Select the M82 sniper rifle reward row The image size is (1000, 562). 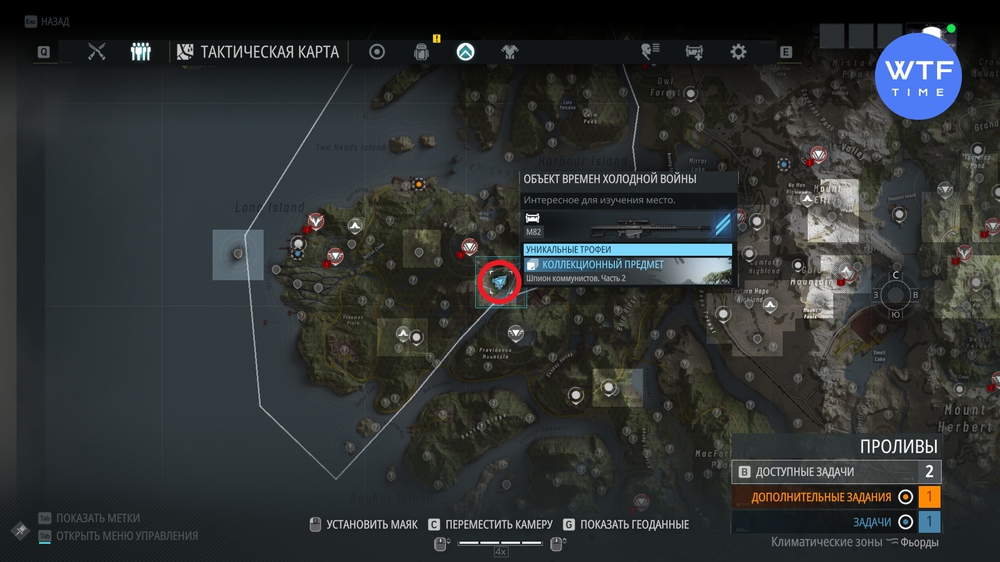(x=628, y=224)
